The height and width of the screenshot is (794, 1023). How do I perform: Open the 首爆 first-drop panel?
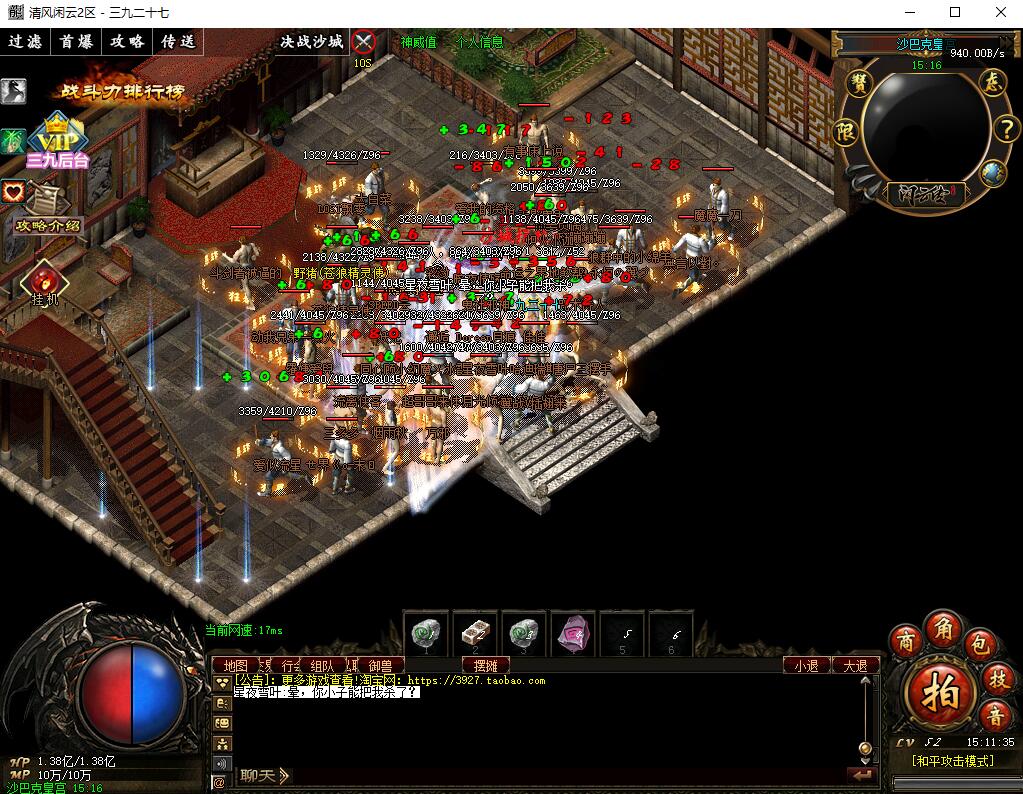(x=77, y=42)
